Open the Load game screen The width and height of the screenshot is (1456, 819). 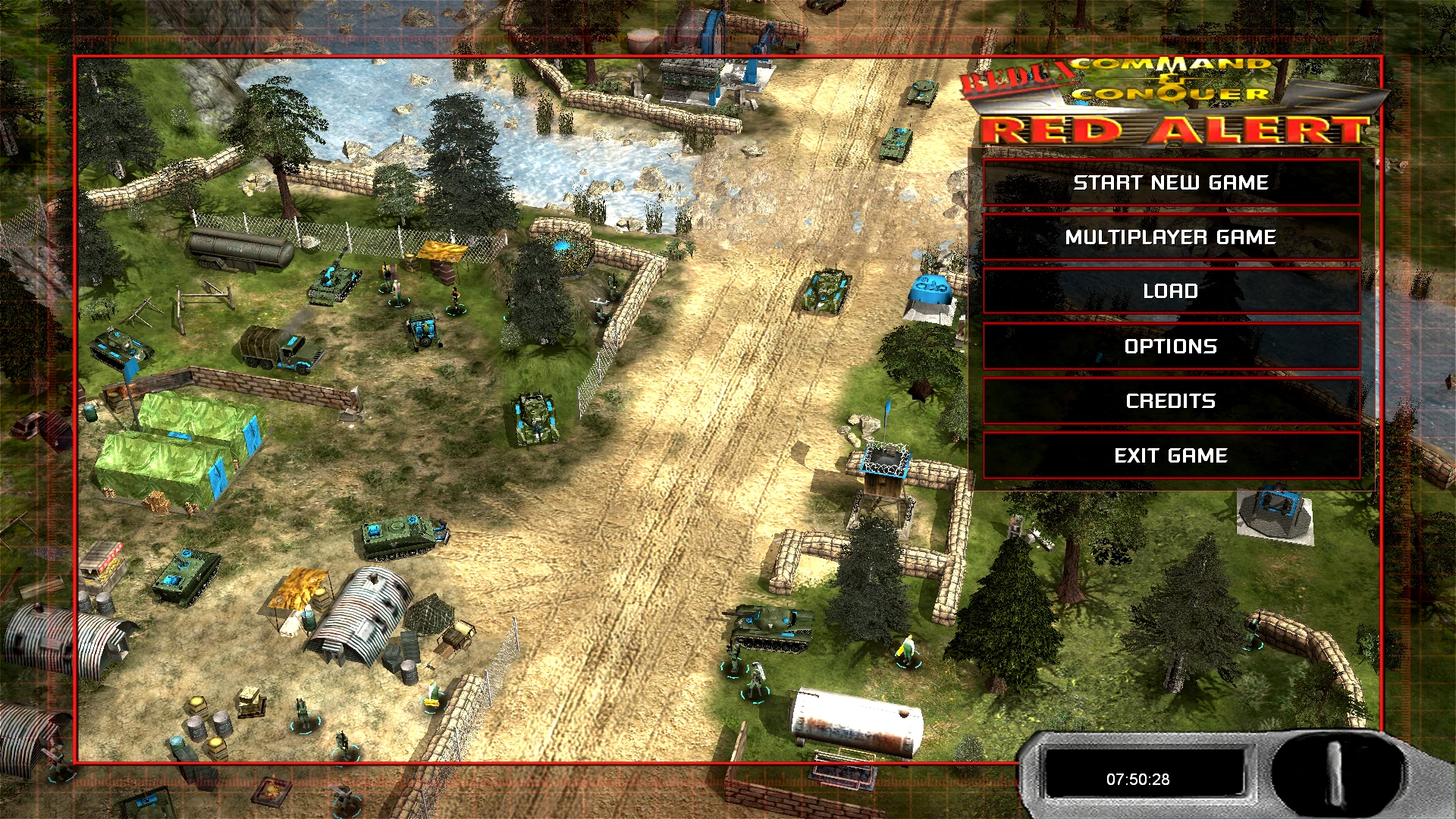[x=1170, y=290]
